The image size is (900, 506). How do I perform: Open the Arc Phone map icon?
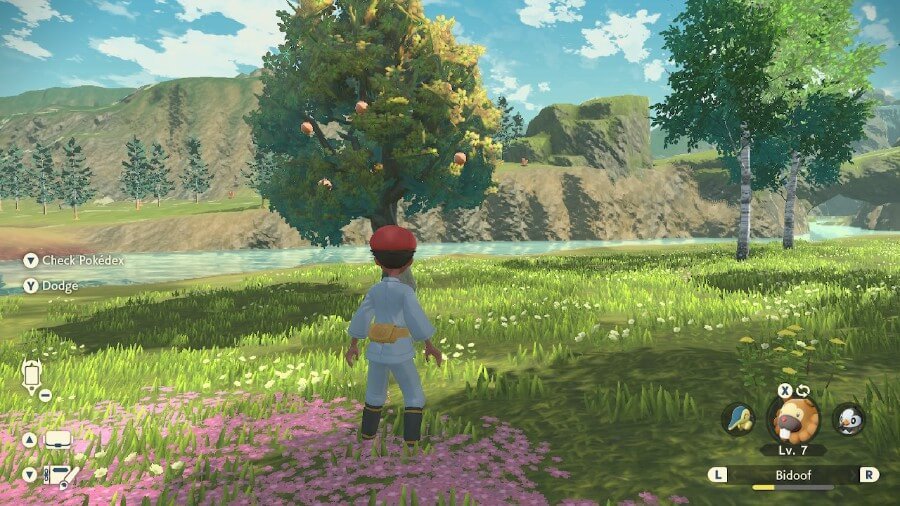[x=31, y=375]
